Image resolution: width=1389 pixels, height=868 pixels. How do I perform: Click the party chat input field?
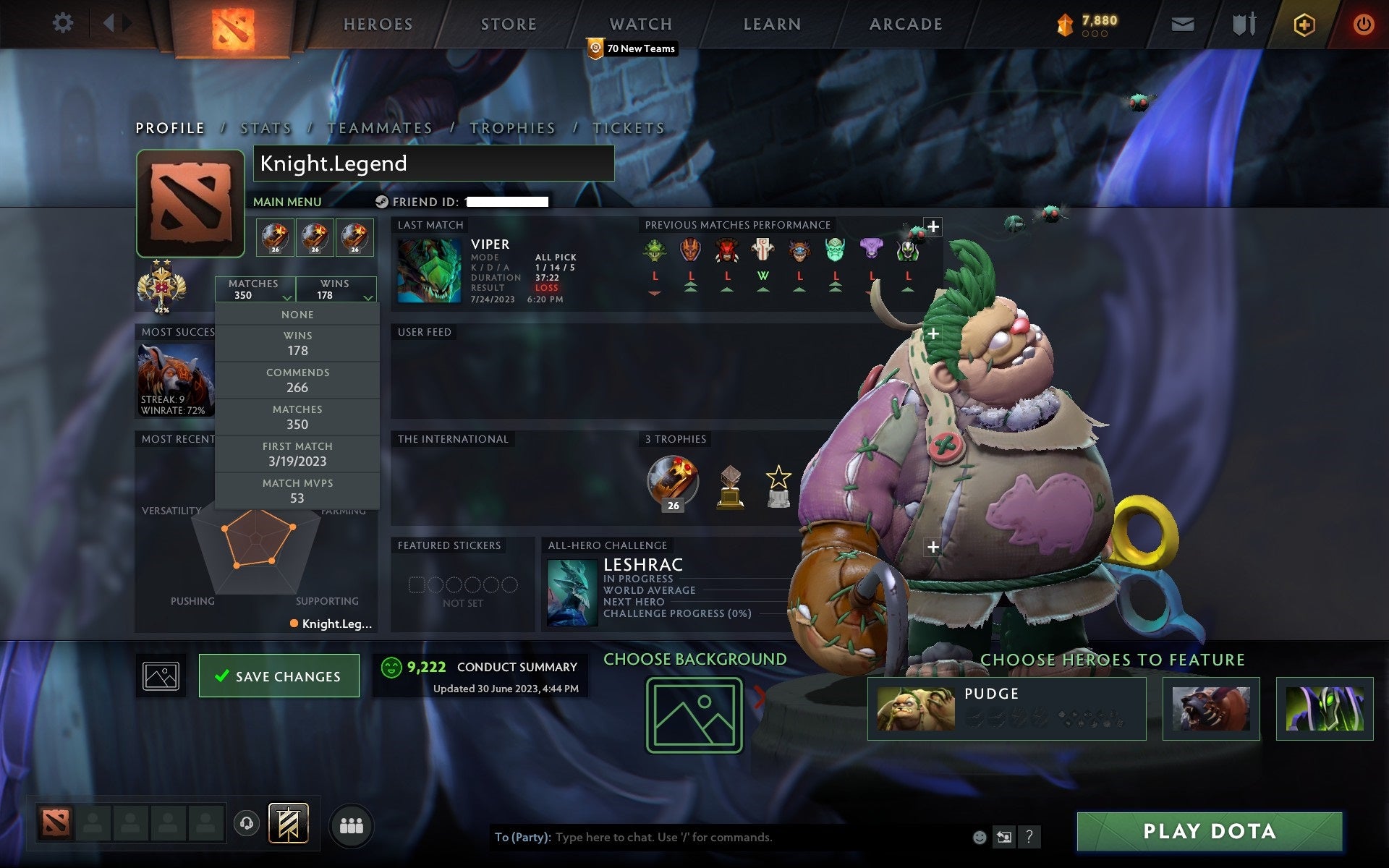coord(723,838)
